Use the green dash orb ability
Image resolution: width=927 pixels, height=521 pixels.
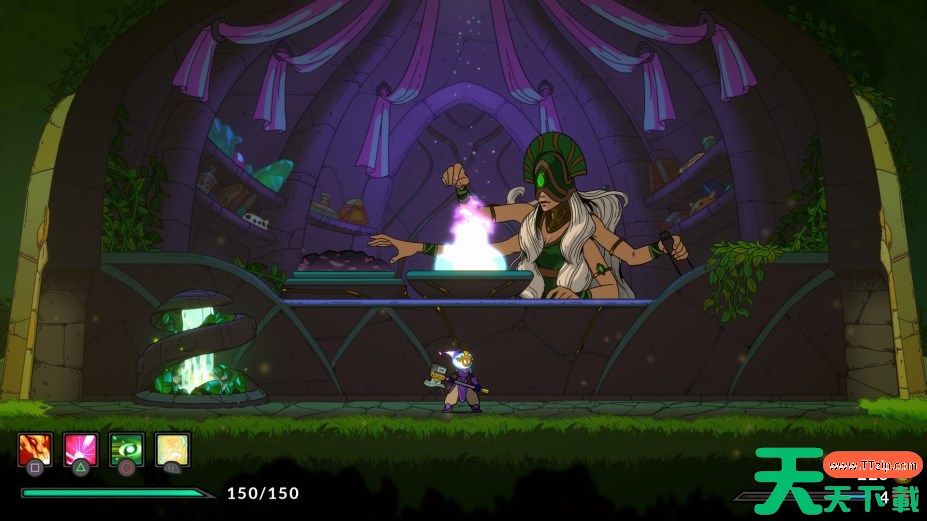pos(126,449)
